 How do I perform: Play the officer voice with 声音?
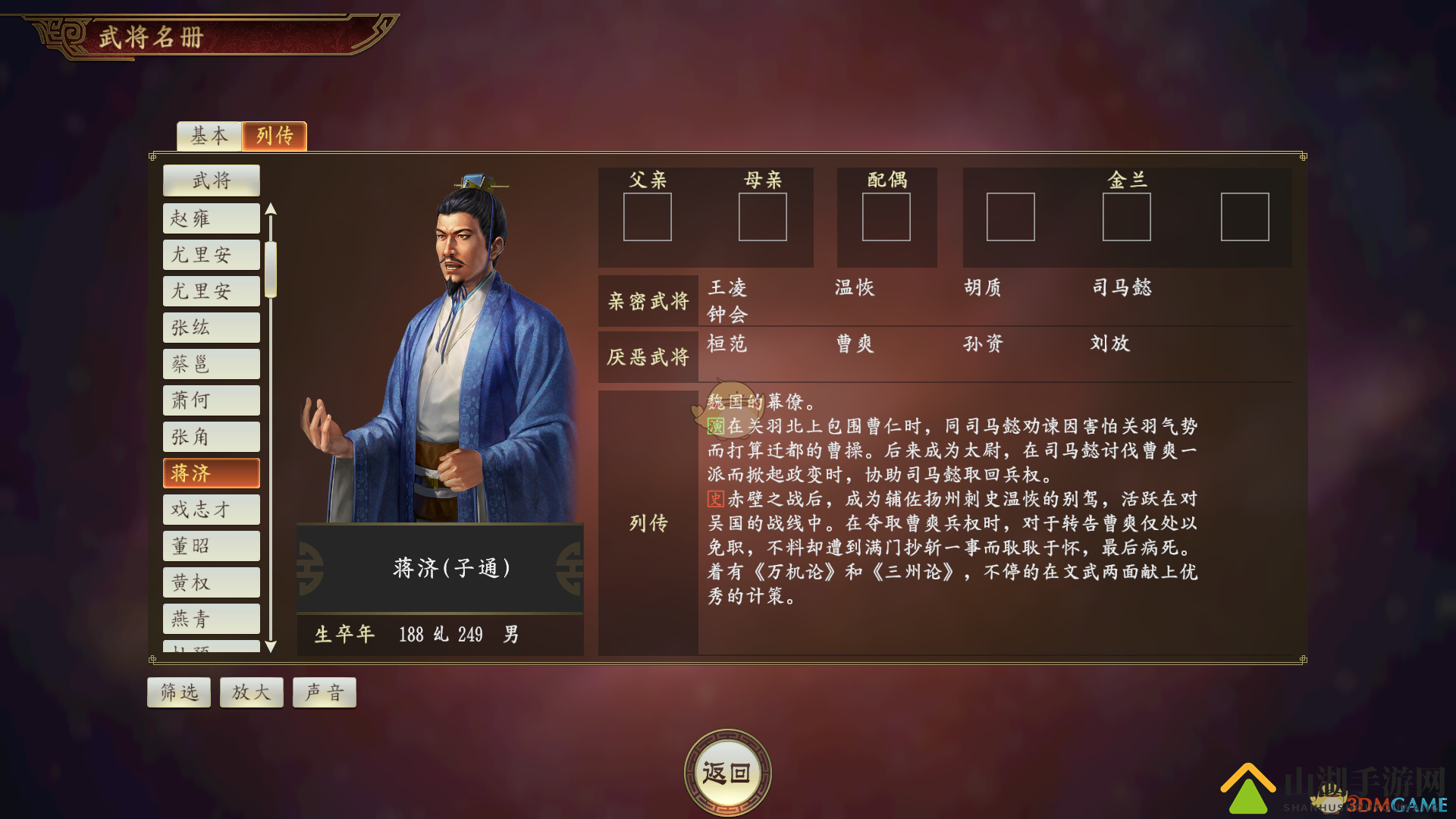(324, 692)
